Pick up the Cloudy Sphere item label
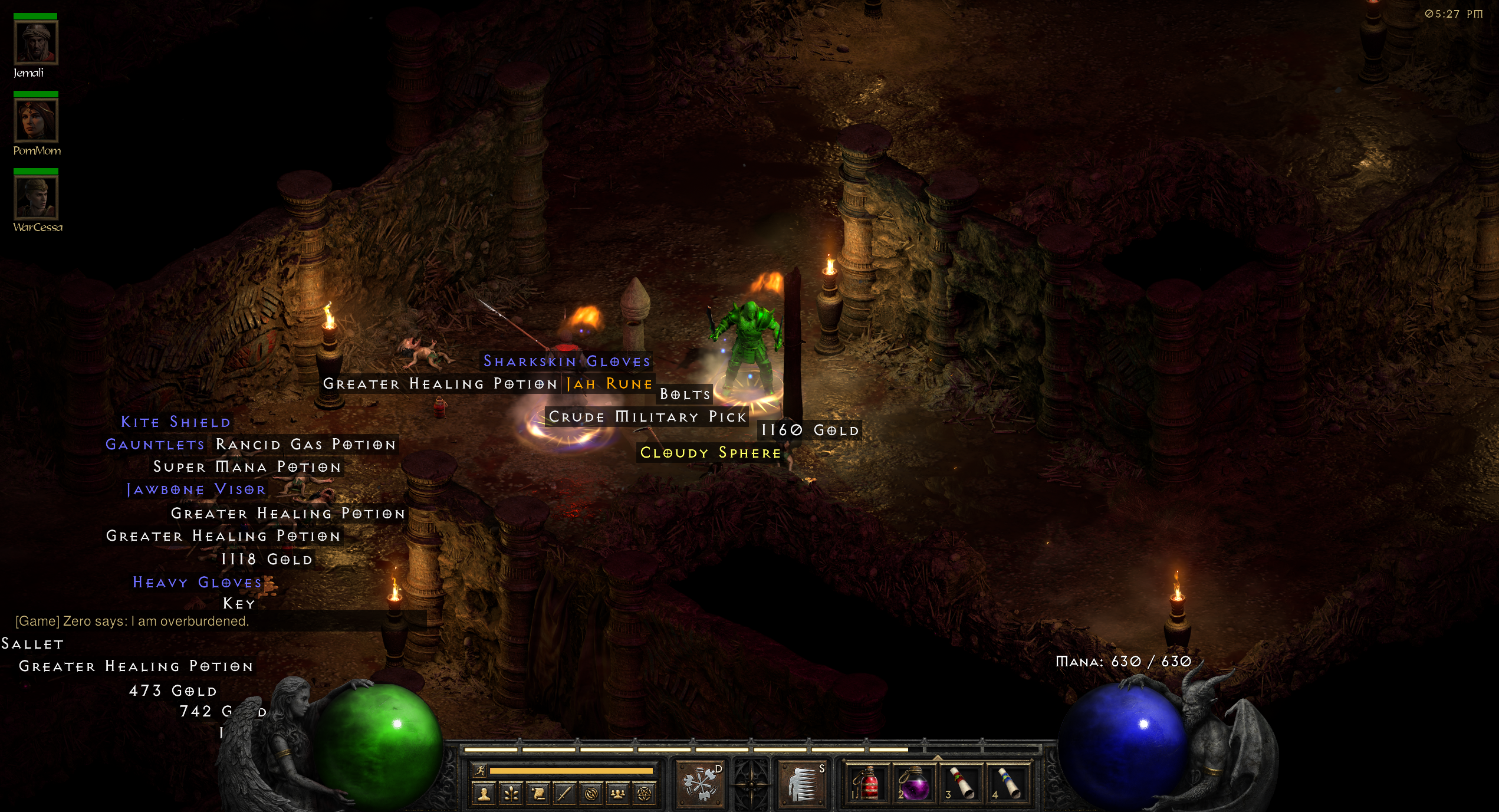 (710, 453)
